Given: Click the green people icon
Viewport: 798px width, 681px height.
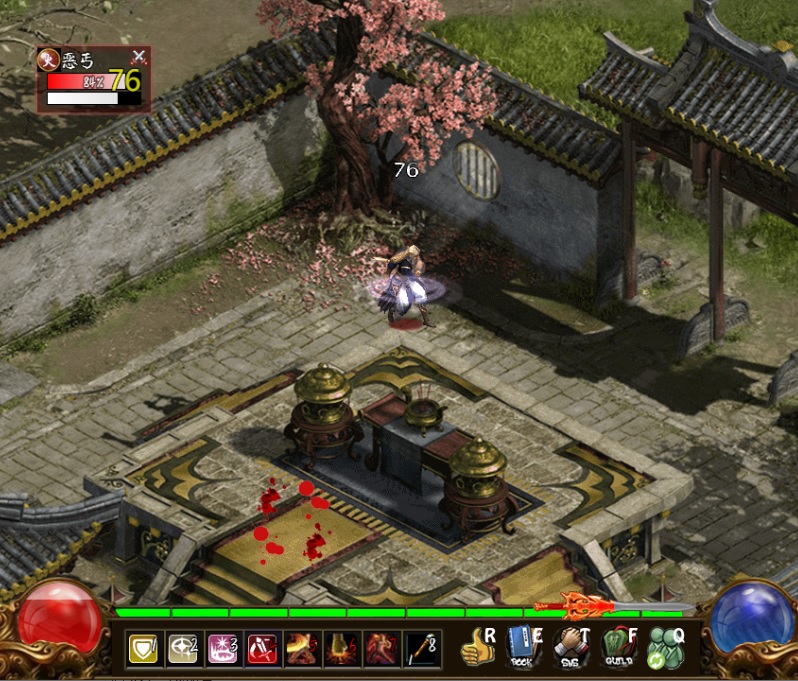Looking at the screenshot, I should click(x=664, y=648).
